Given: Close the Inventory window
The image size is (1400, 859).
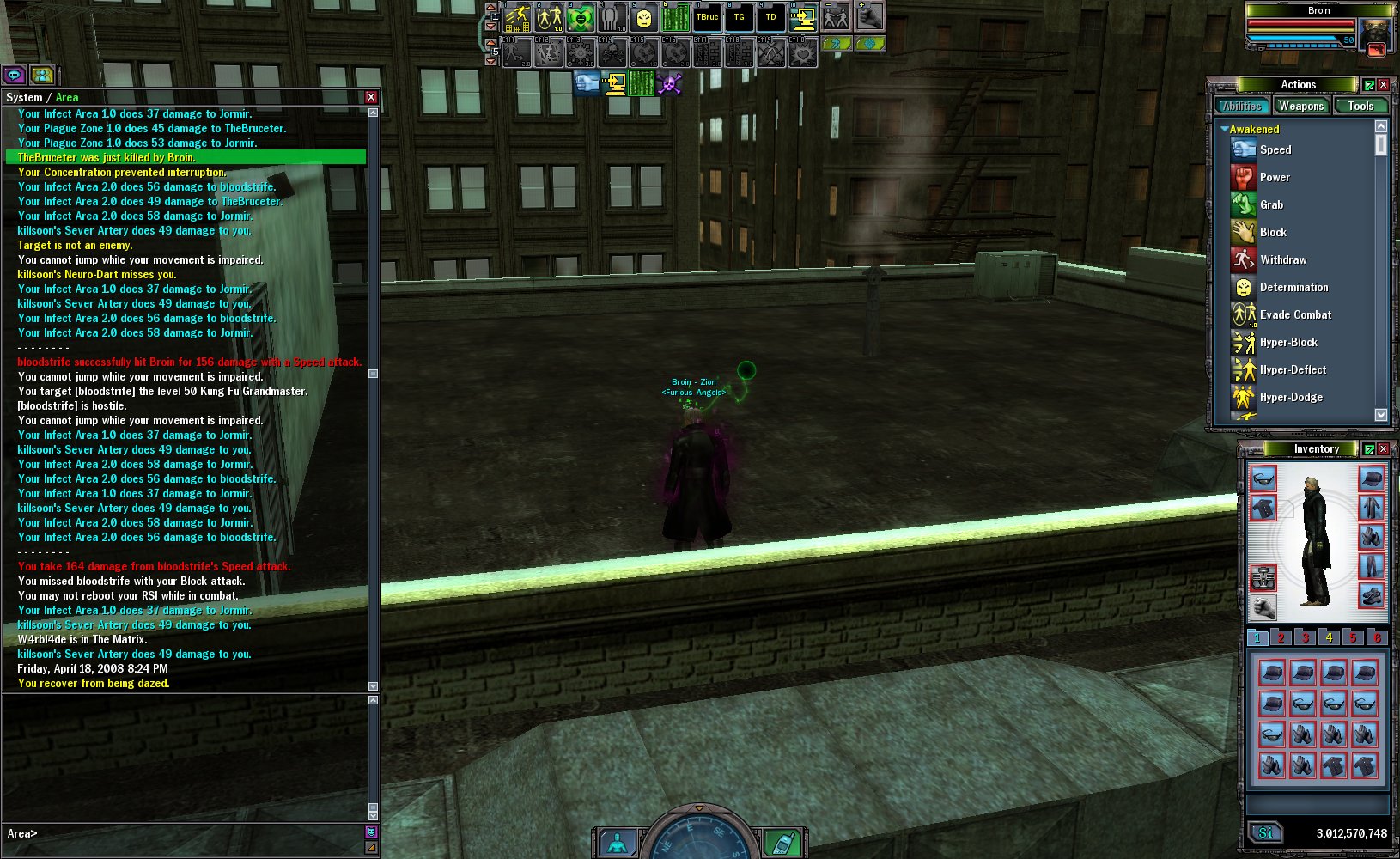Looking at the screenshot, I should coord(1383,449).
